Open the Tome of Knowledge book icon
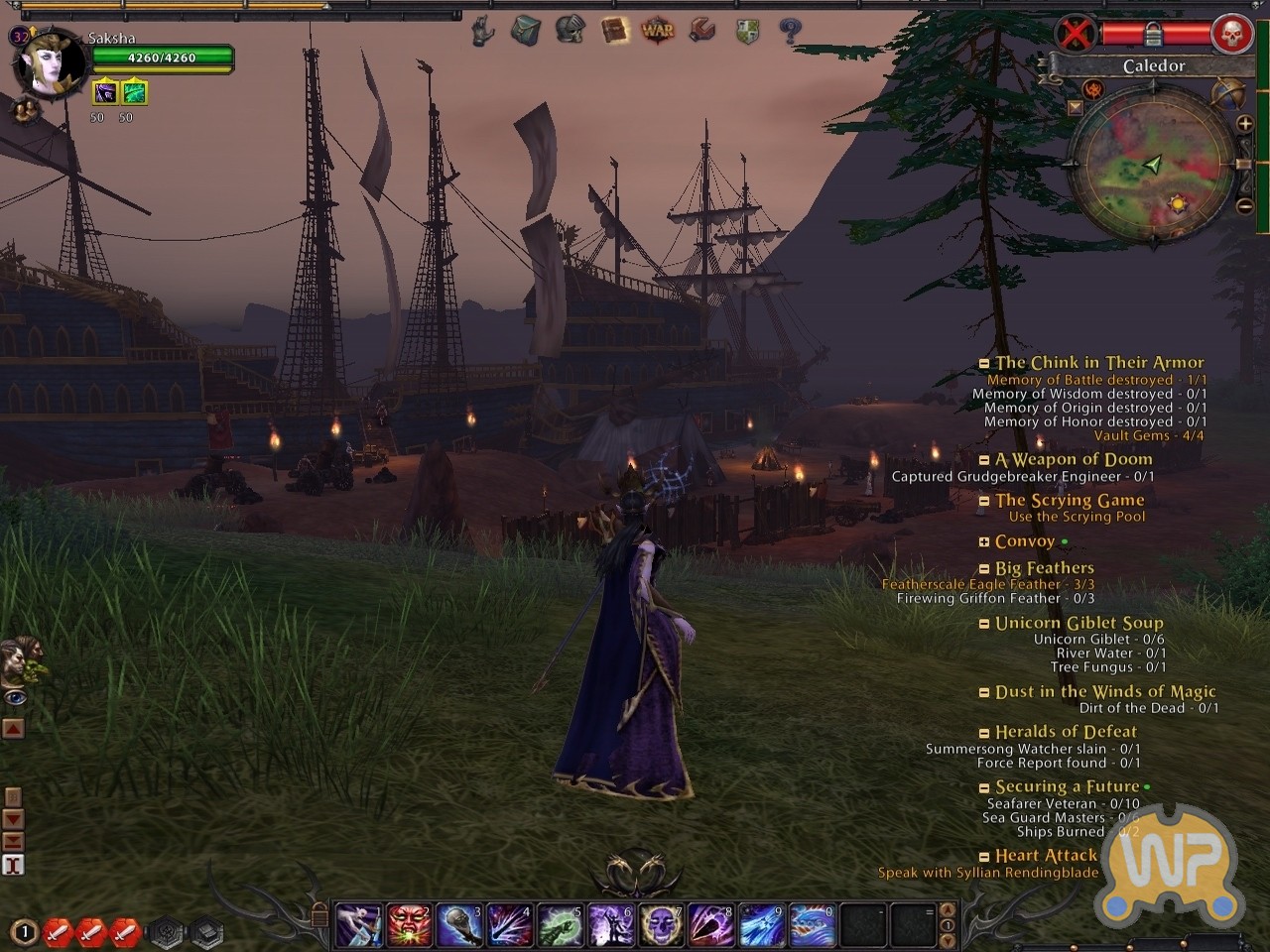The image size is (1270, 952). pos(614,31)
